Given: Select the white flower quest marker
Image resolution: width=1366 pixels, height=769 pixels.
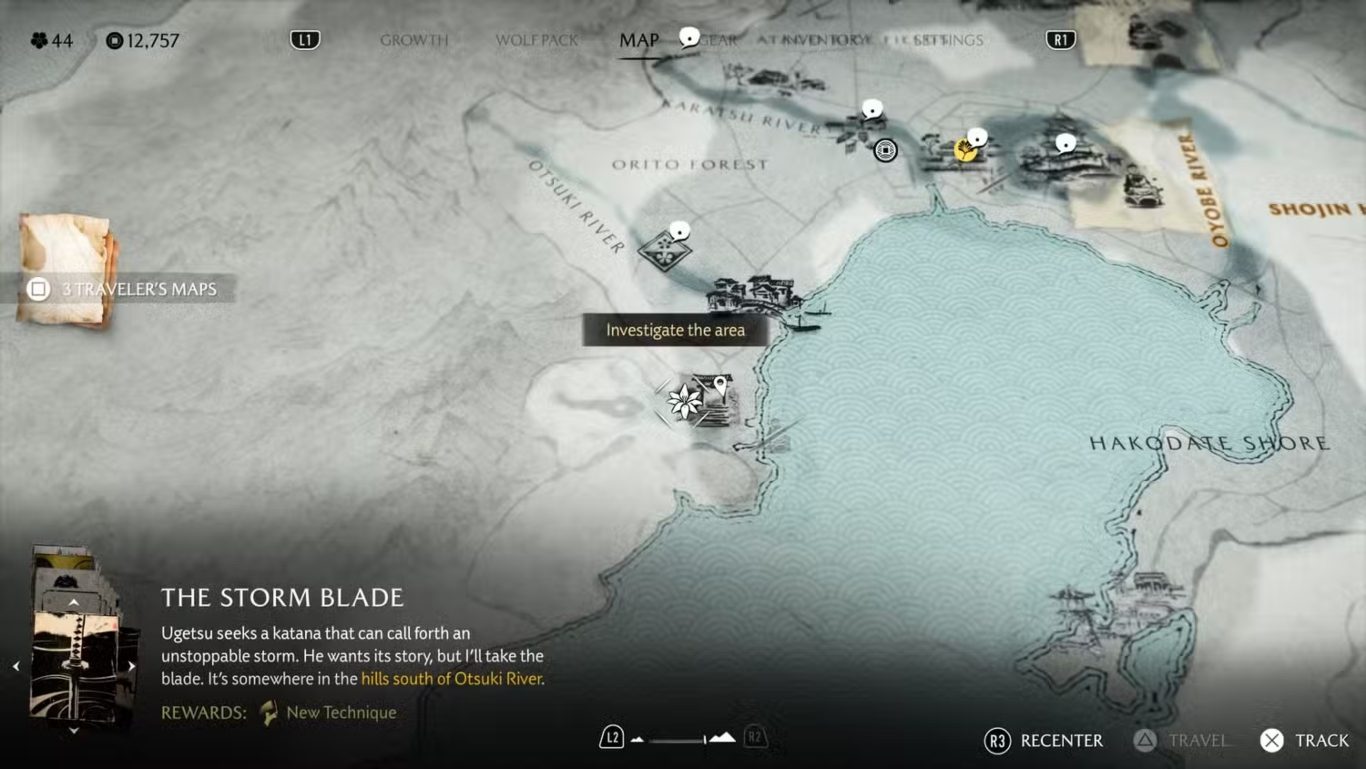Looking at the screenshot, I should point(685,401).
